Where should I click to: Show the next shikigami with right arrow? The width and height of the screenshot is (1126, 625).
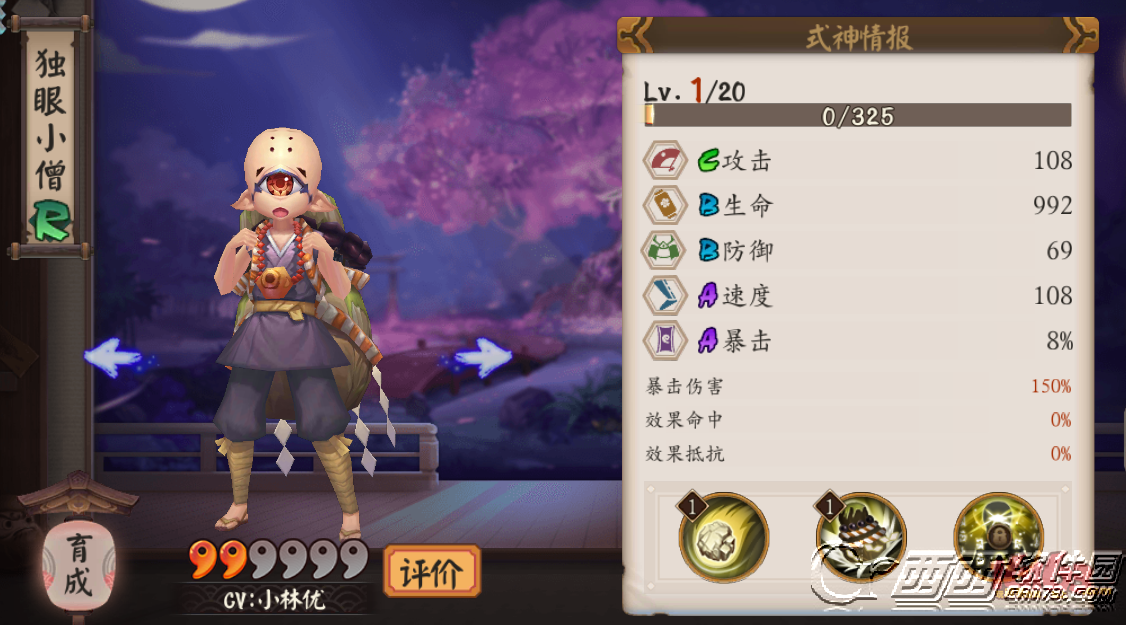tap(482, 357)
